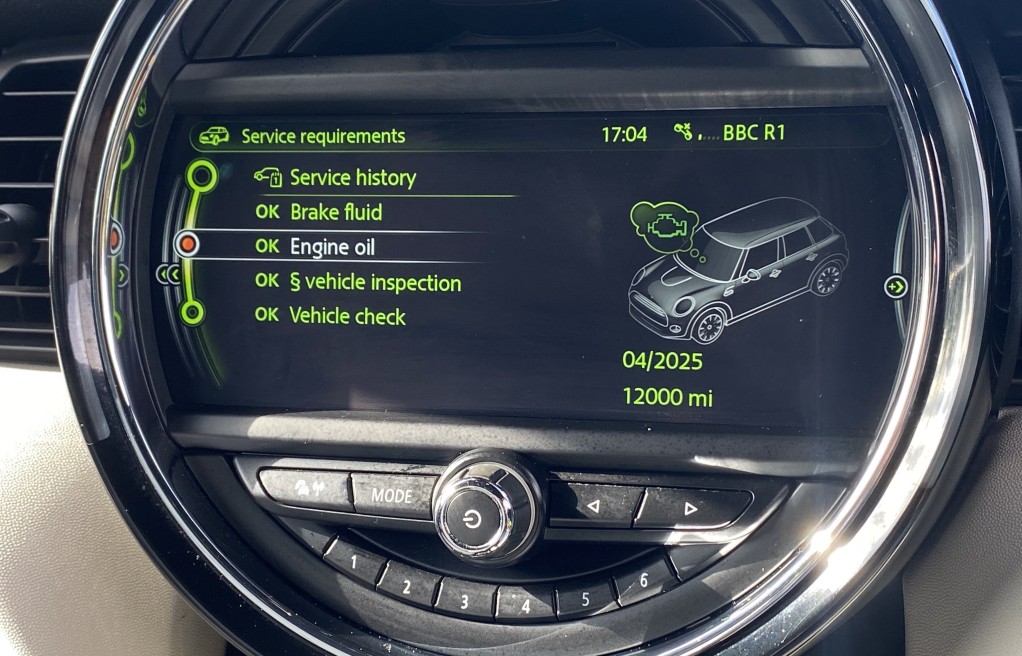Screen dimensions: 1022x656
Task: Click the power knob
Action: (x=473, y=519)
